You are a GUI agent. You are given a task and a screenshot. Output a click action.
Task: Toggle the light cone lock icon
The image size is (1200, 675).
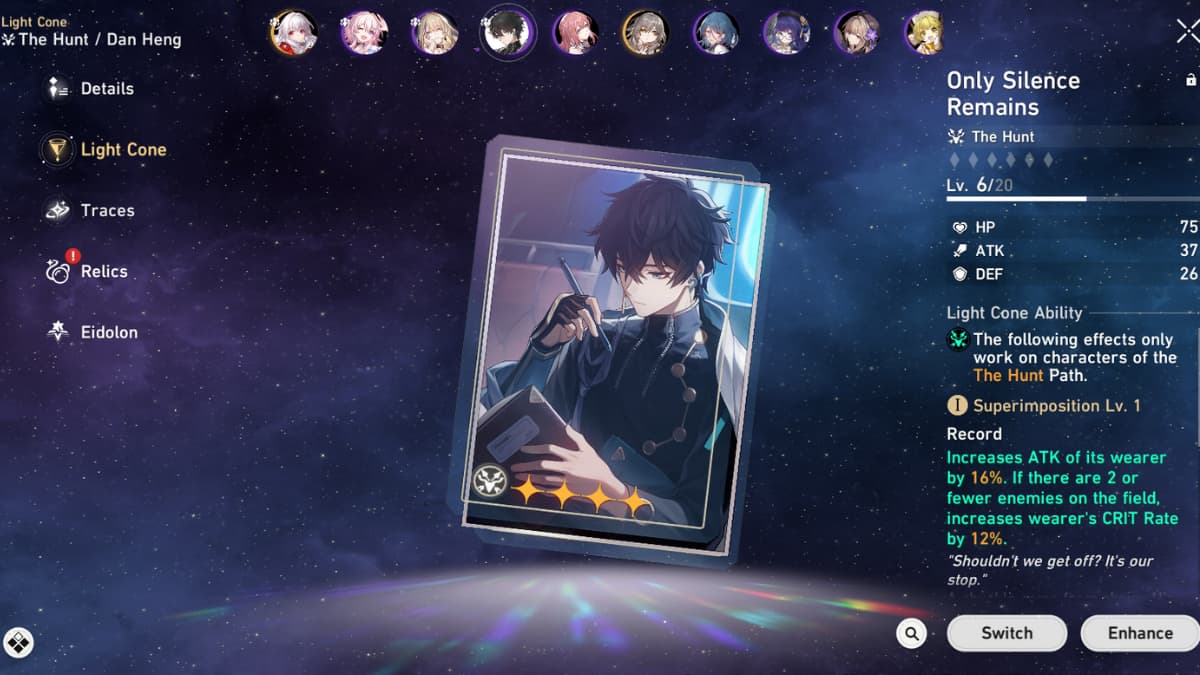point(1190,80)
